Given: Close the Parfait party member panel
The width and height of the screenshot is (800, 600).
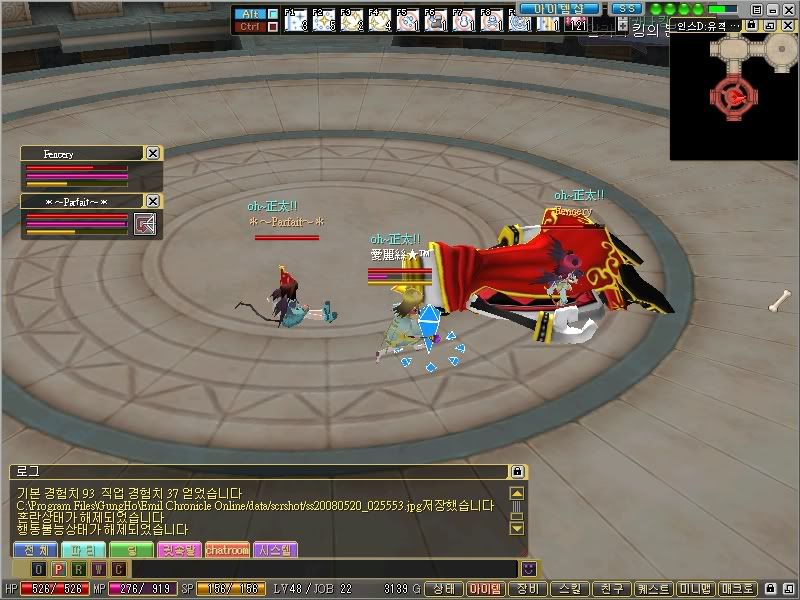Looking at the screenshot, I should pyautogui.click(x=152, y=201).
